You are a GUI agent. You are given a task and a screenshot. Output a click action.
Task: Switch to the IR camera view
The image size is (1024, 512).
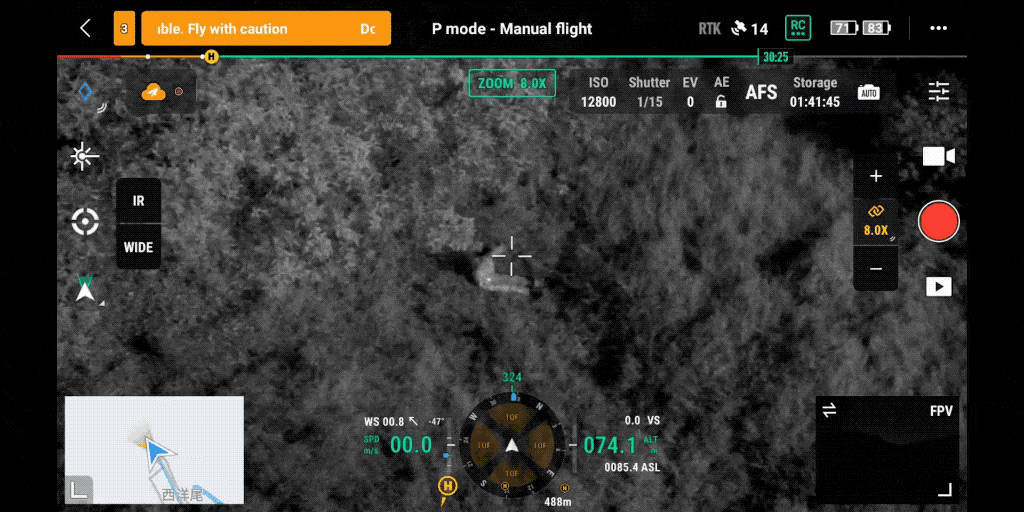point(138,201)
